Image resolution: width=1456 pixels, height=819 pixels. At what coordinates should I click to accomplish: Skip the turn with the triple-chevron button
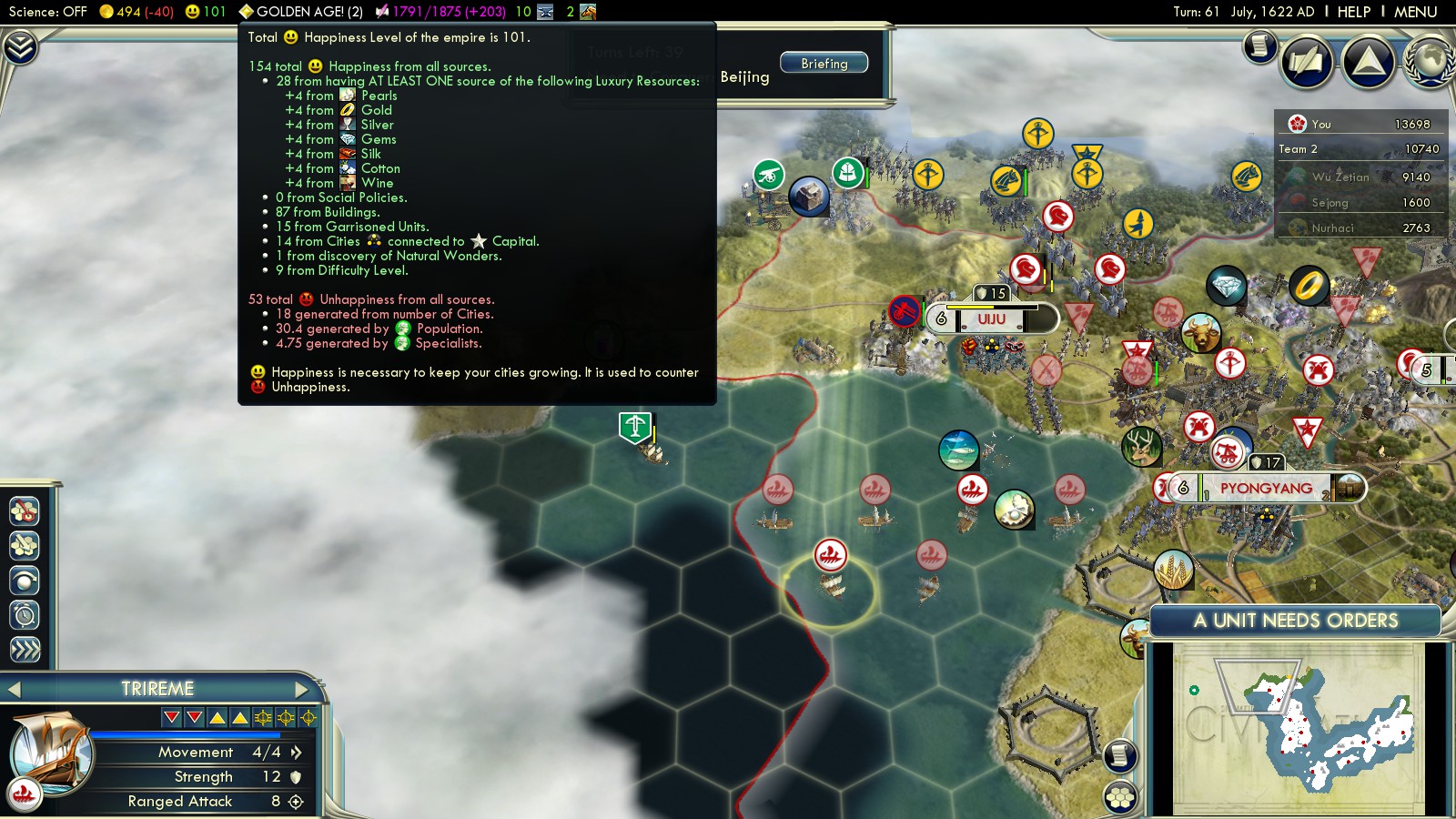coord(25,650)
